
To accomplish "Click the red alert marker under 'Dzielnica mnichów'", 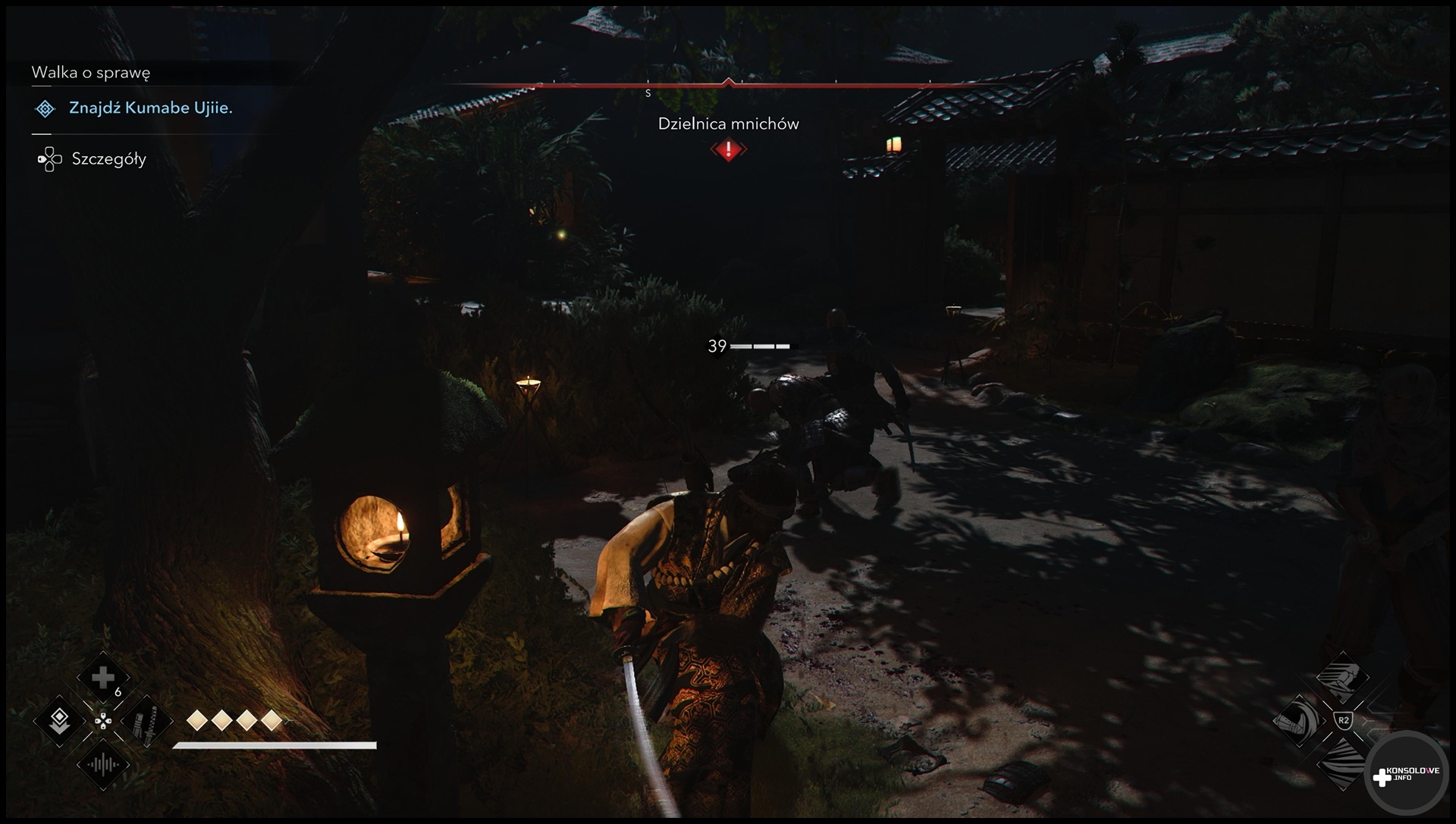I will click(x=729, y=150).
